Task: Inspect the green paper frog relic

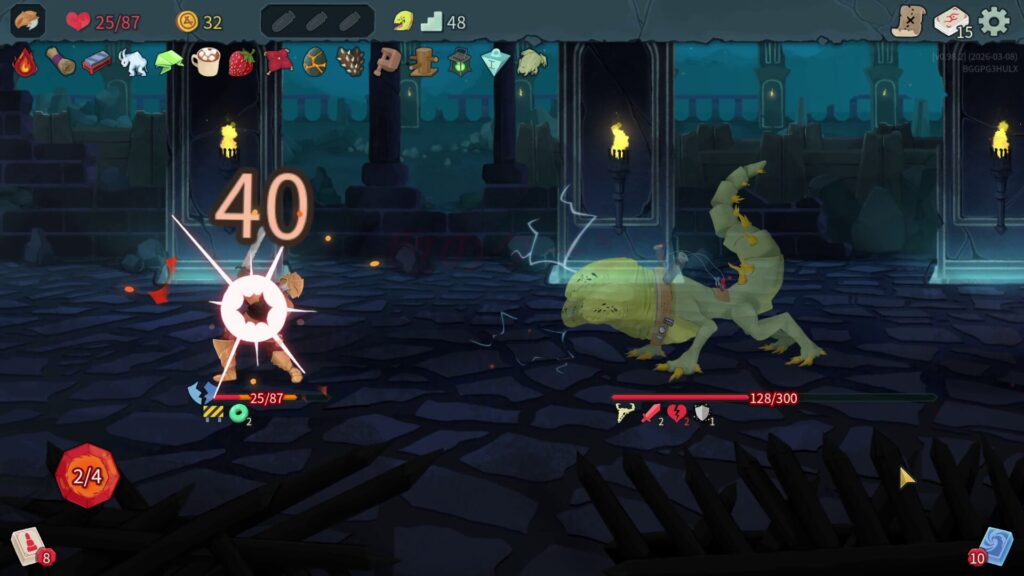Action: [x=169, y=61]
